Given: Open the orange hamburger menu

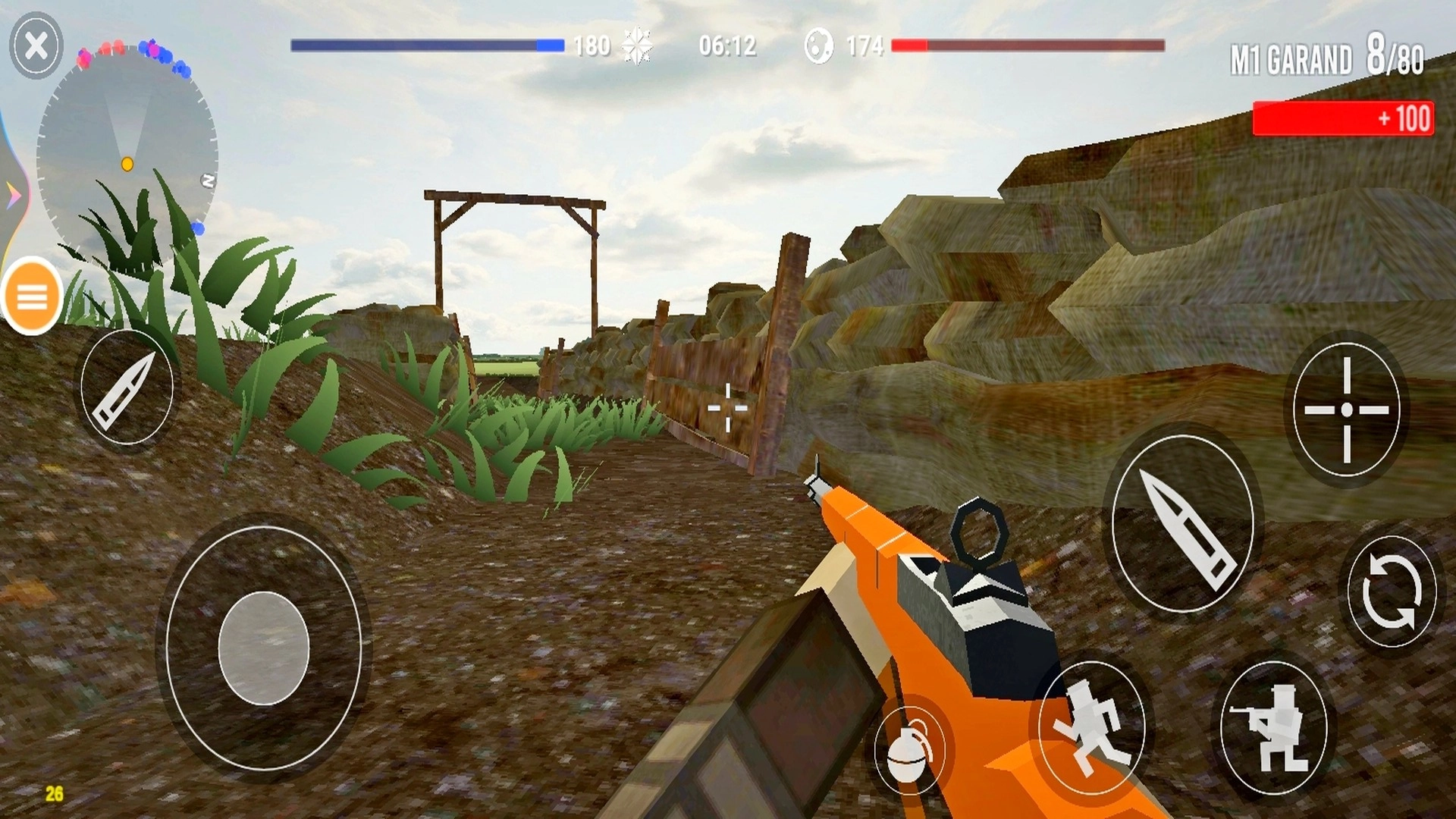Looking at the screenshot, I should [33, 297].
